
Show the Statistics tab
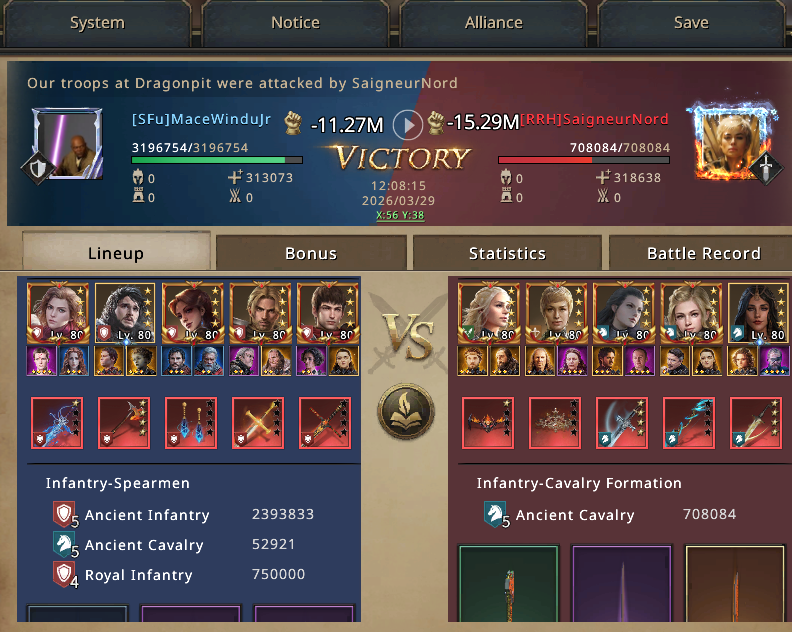click(507, 253)
